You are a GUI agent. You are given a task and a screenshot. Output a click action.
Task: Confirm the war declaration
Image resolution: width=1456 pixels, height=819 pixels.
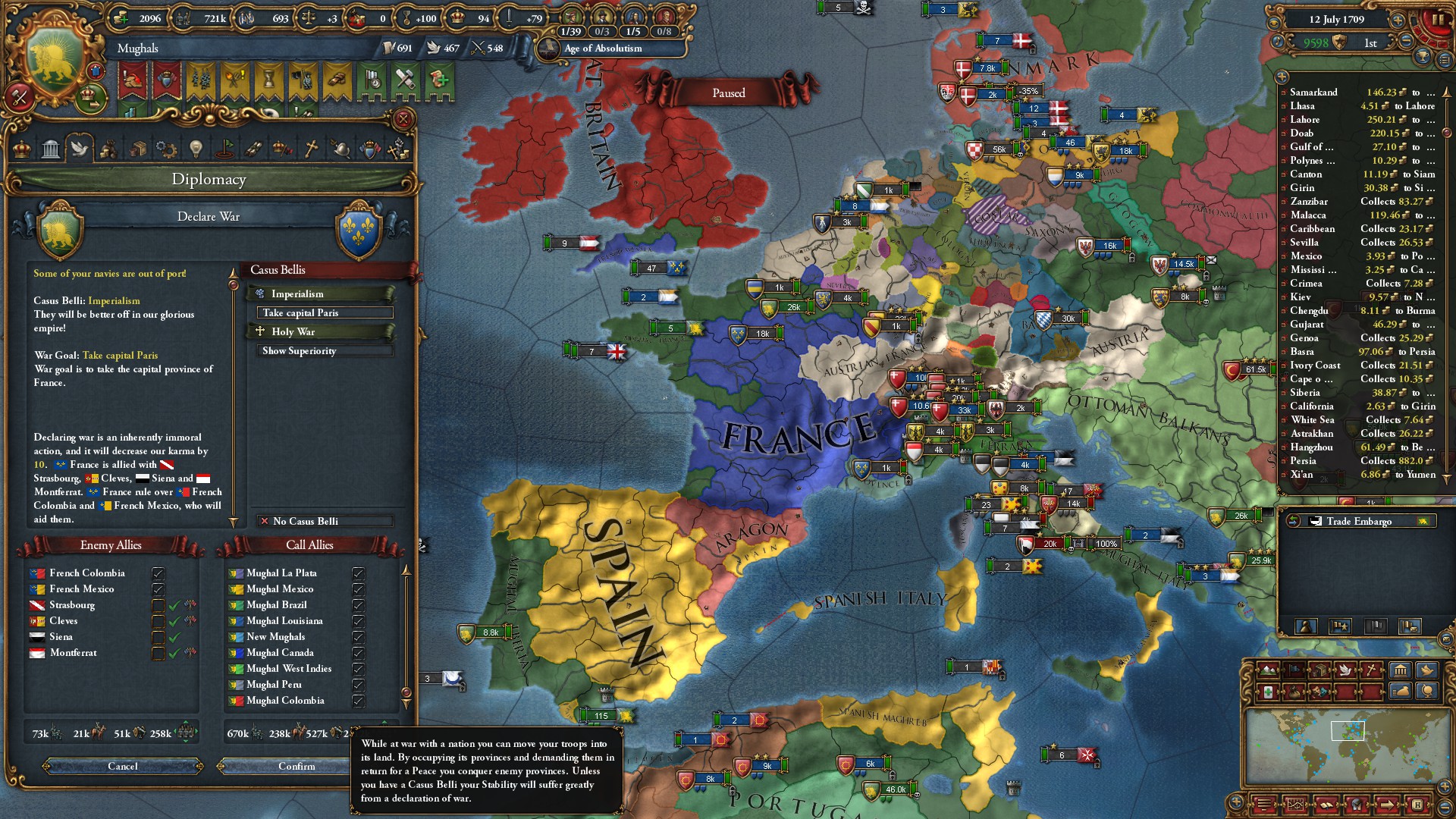tap(297, 767)
